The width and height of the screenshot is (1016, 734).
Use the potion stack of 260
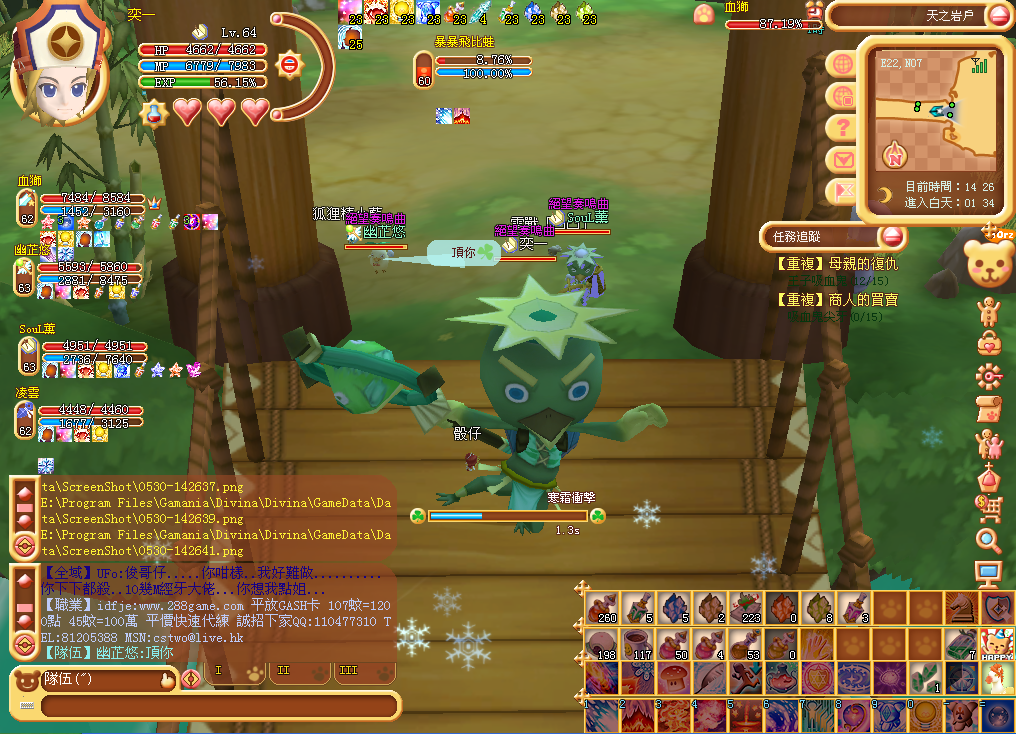(601, 607)
